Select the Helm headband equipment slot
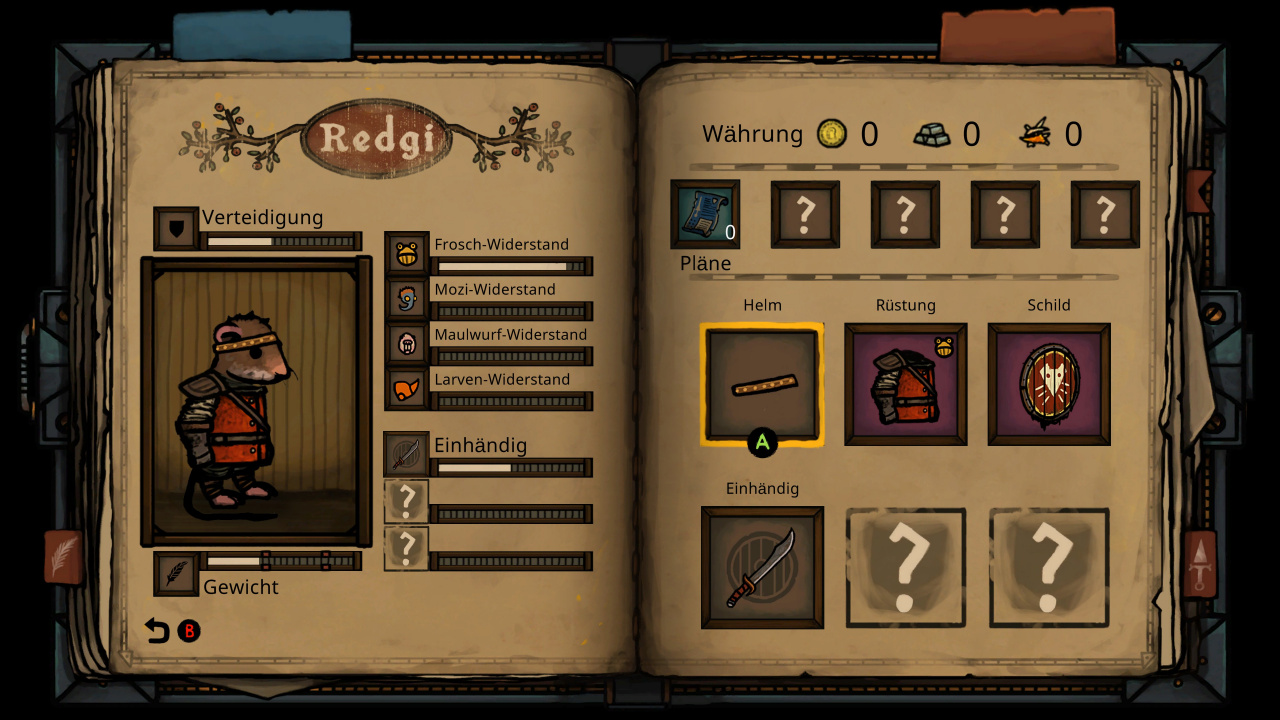The width and height of the screenshot is (1280, 720). pos(762,384)
